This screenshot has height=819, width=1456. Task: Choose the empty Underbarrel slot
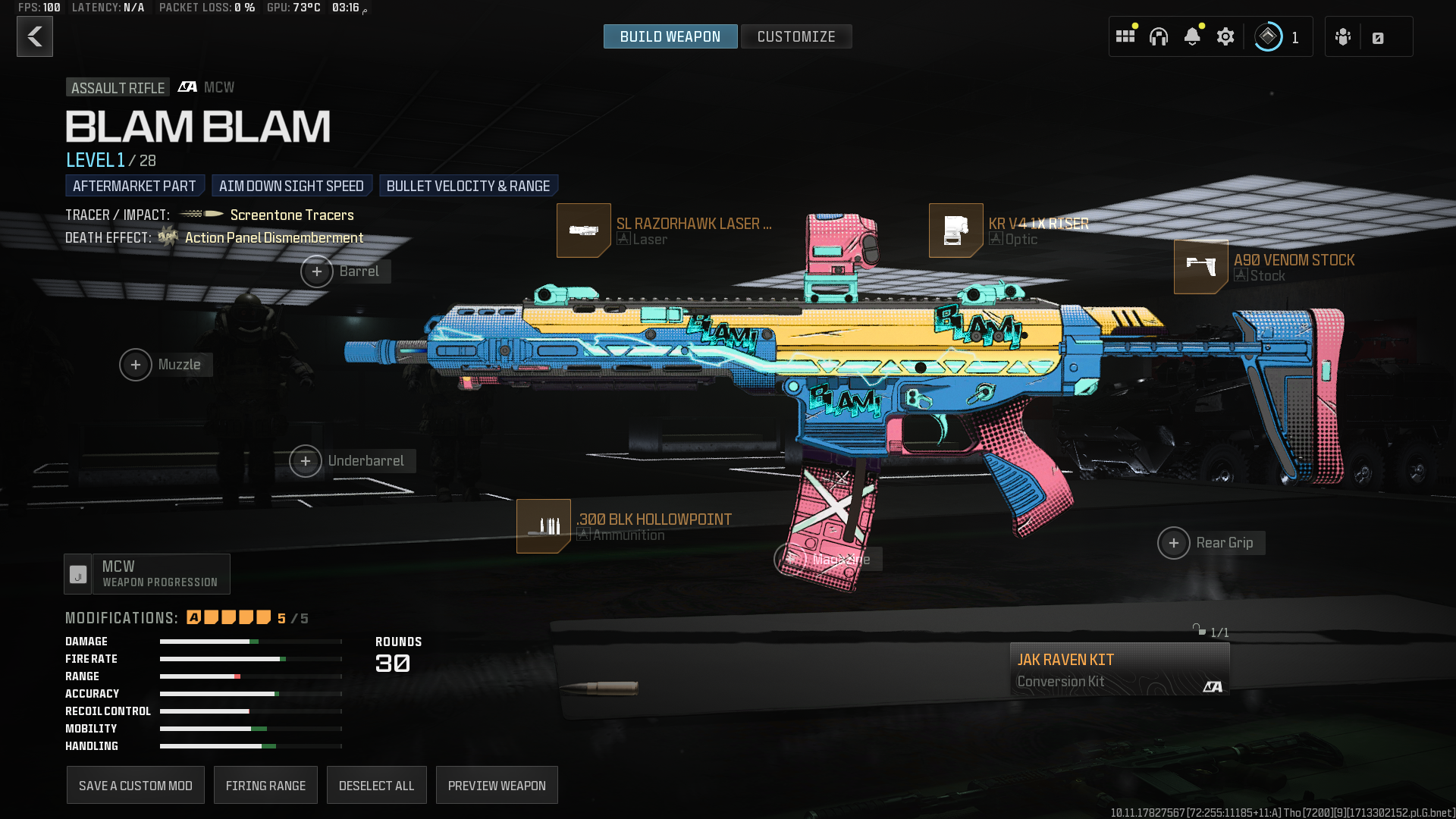(306, 461)
